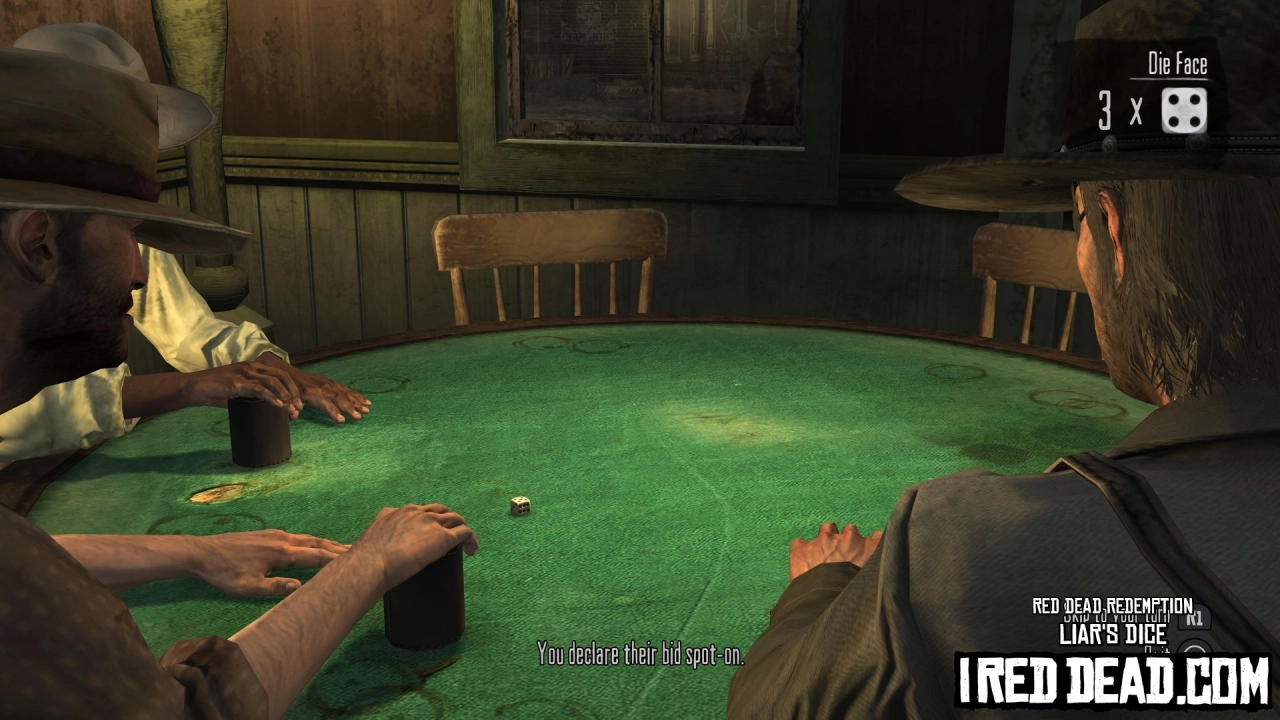Select the die face icon in the Die Face HUD
This screenshot has width=1280, height=720.
tap(1184, 111)
